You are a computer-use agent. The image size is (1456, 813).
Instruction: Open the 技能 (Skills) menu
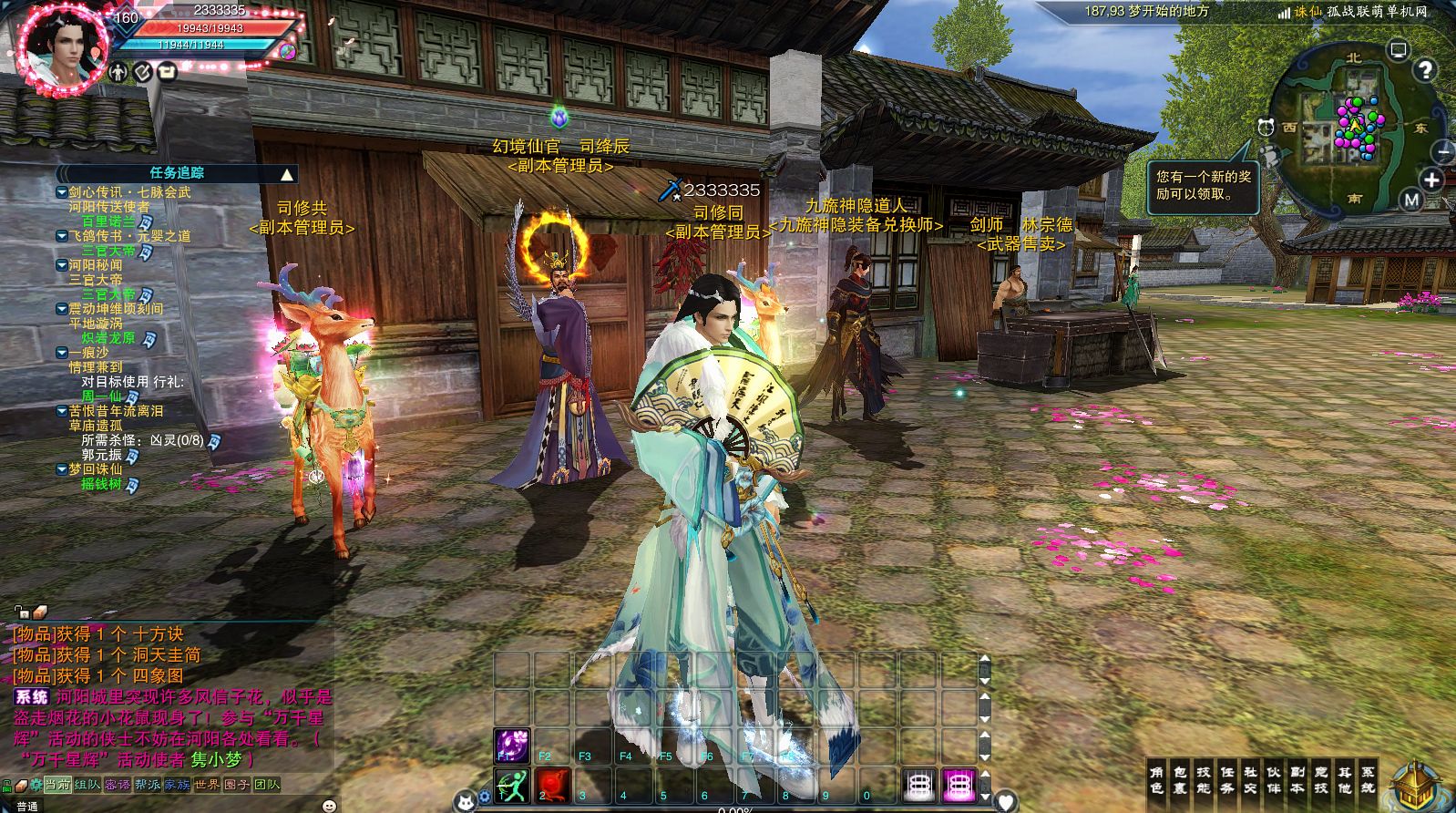pyautogui.click(x=1204, y=780)
